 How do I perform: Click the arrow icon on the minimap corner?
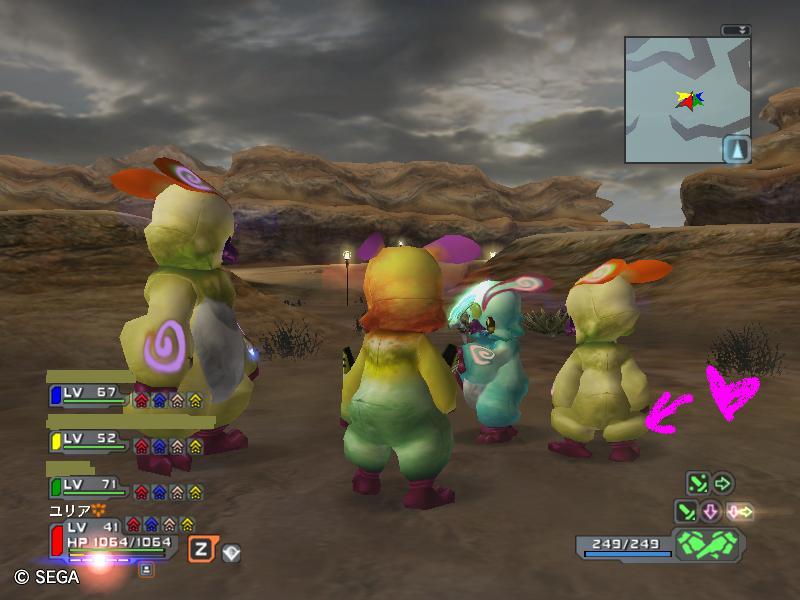736,149
